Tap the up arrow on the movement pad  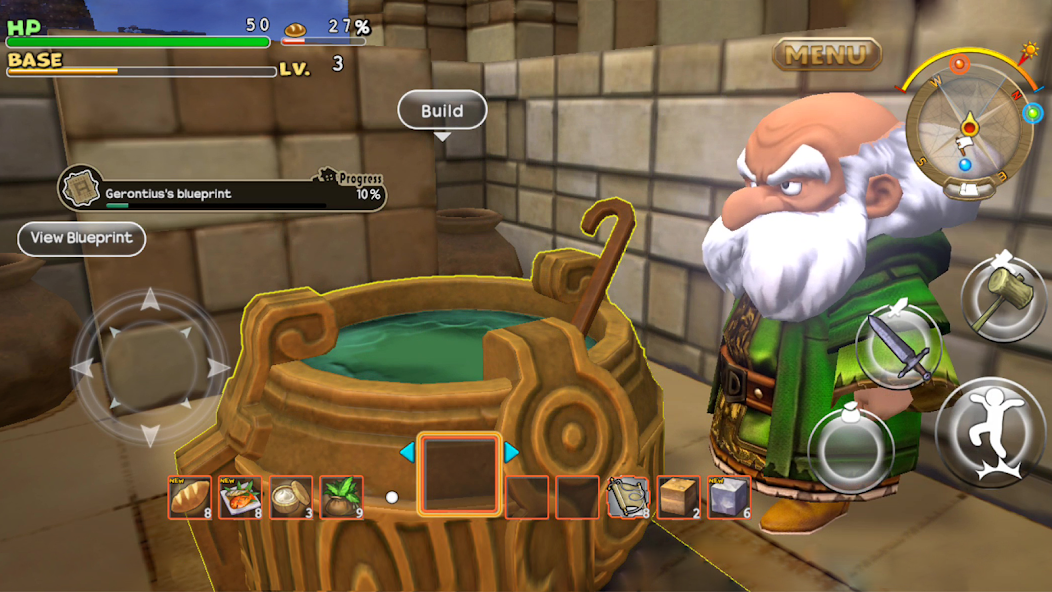149,300
